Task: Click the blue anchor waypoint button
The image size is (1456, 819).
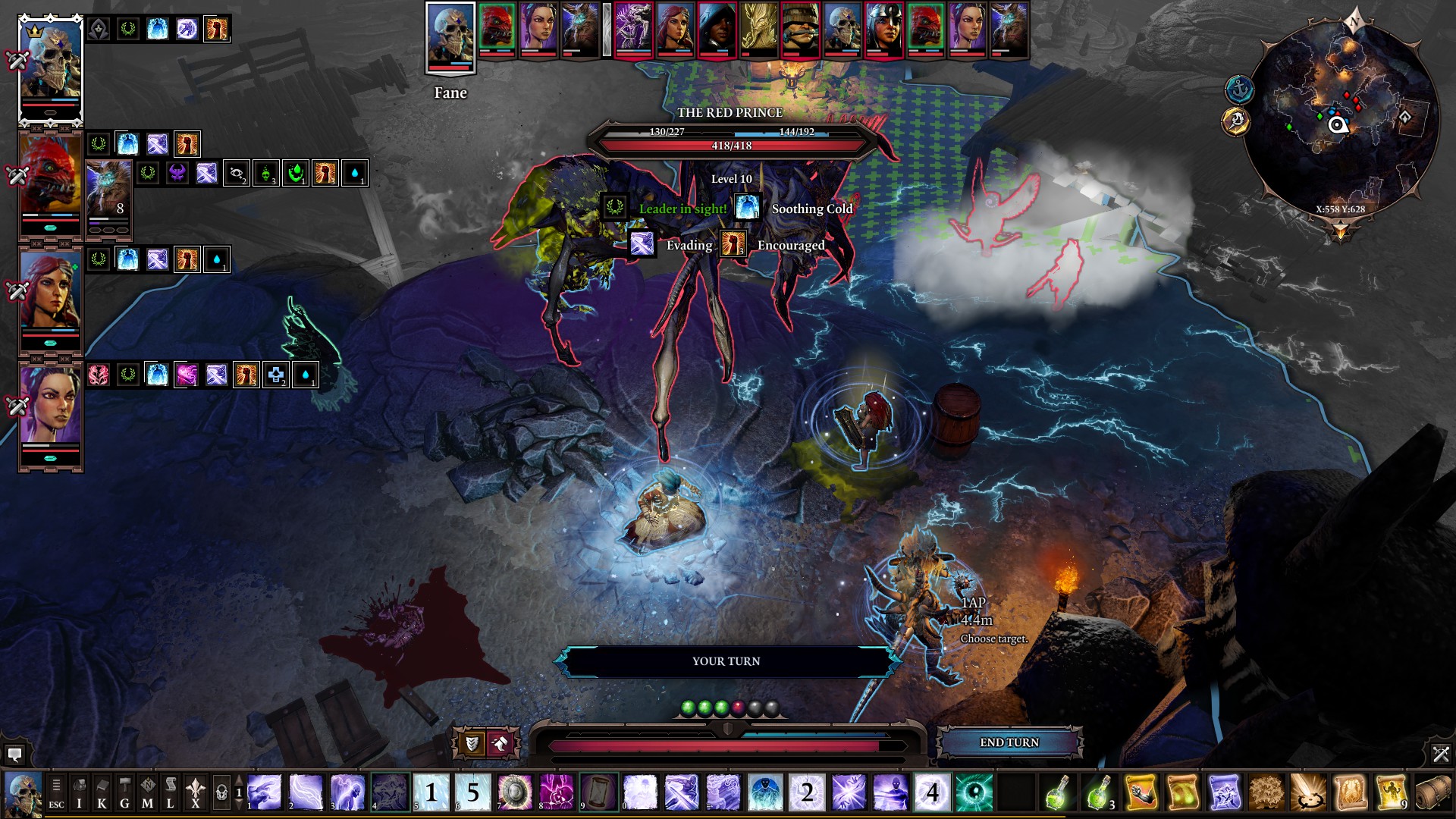Action: coord(1239,90)
